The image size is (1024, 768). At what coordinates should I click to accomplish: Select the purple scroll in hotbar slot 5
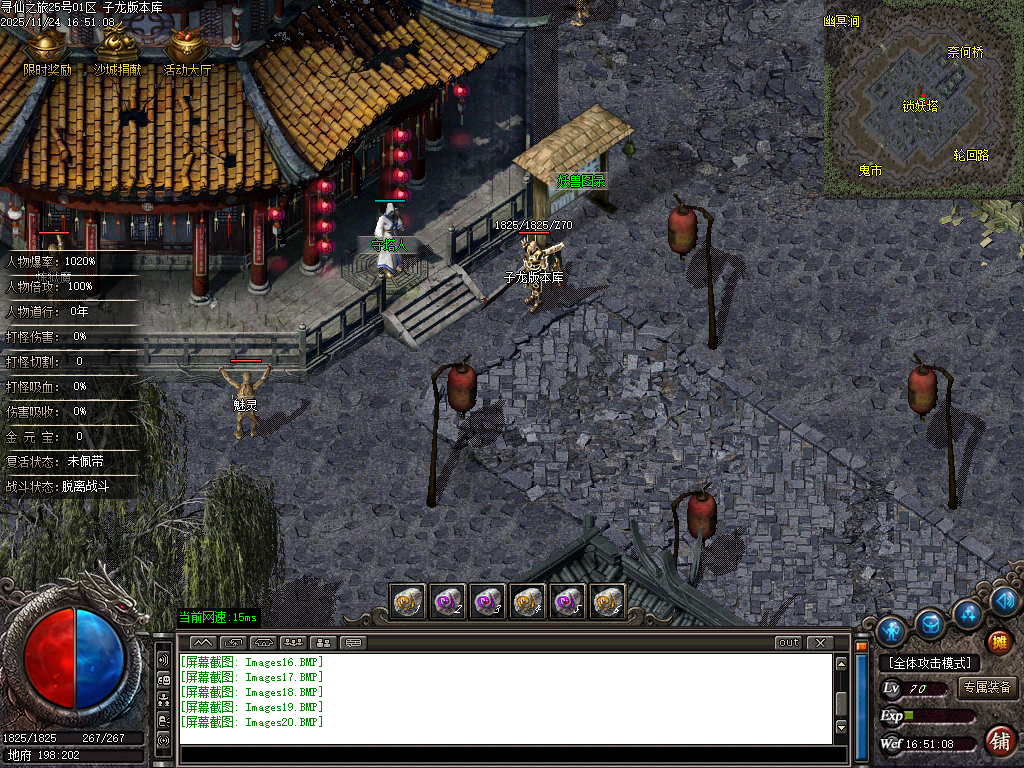click(567, 601)
